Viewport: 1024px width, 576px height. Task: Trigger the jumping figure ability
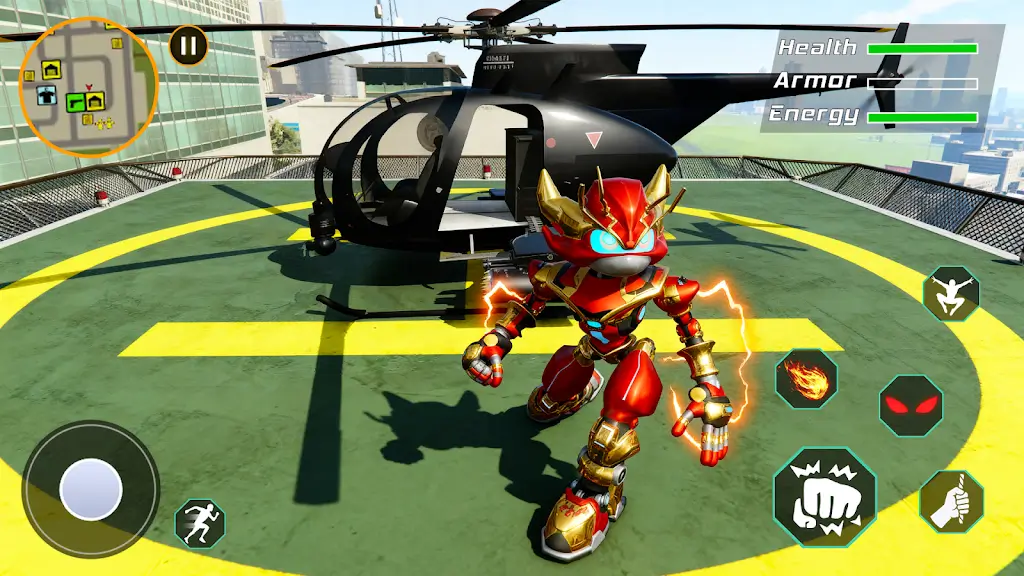[x=951, y=294]
